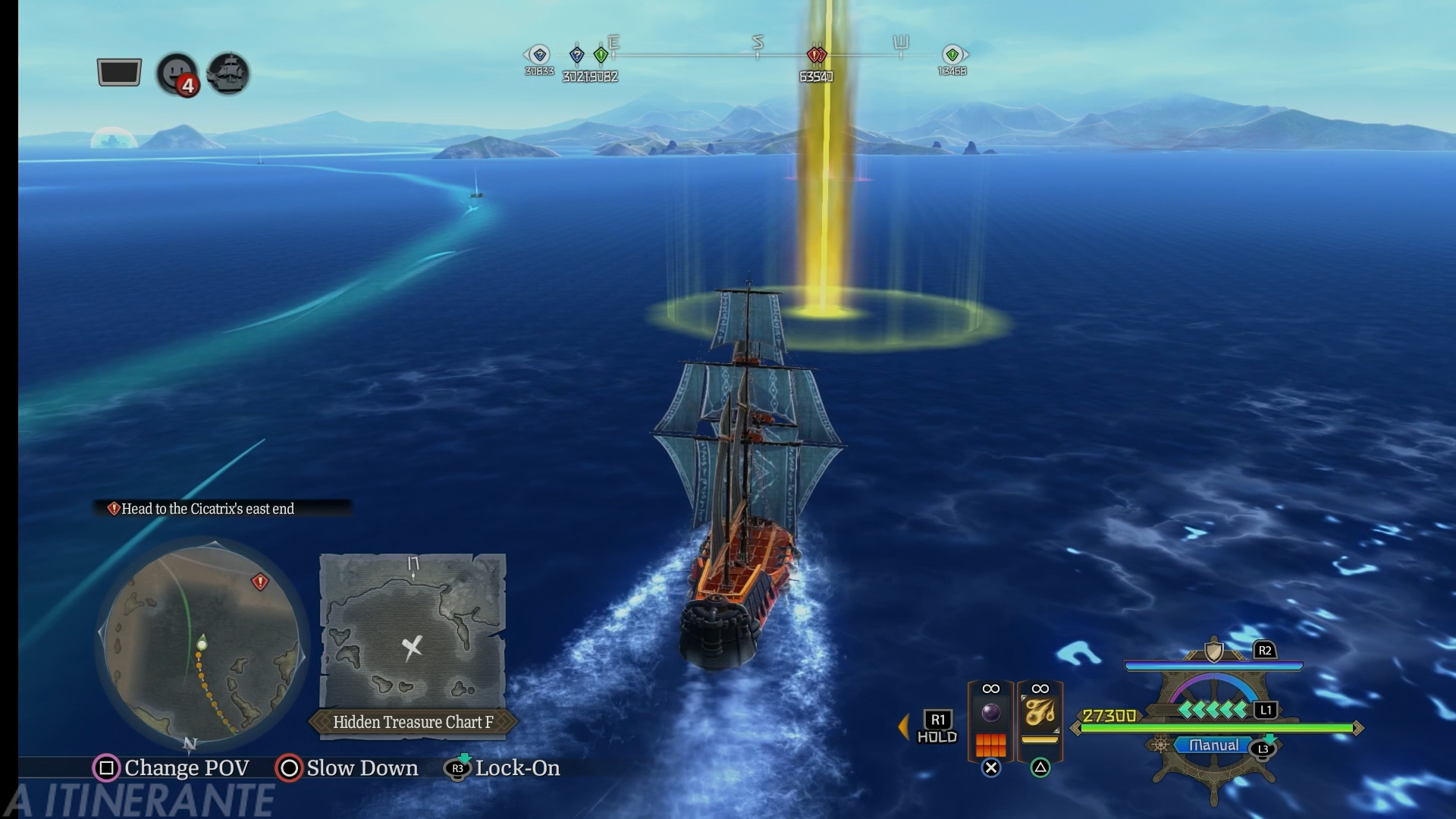
Task: Open the smiley face notification icon
Action: 177,73
